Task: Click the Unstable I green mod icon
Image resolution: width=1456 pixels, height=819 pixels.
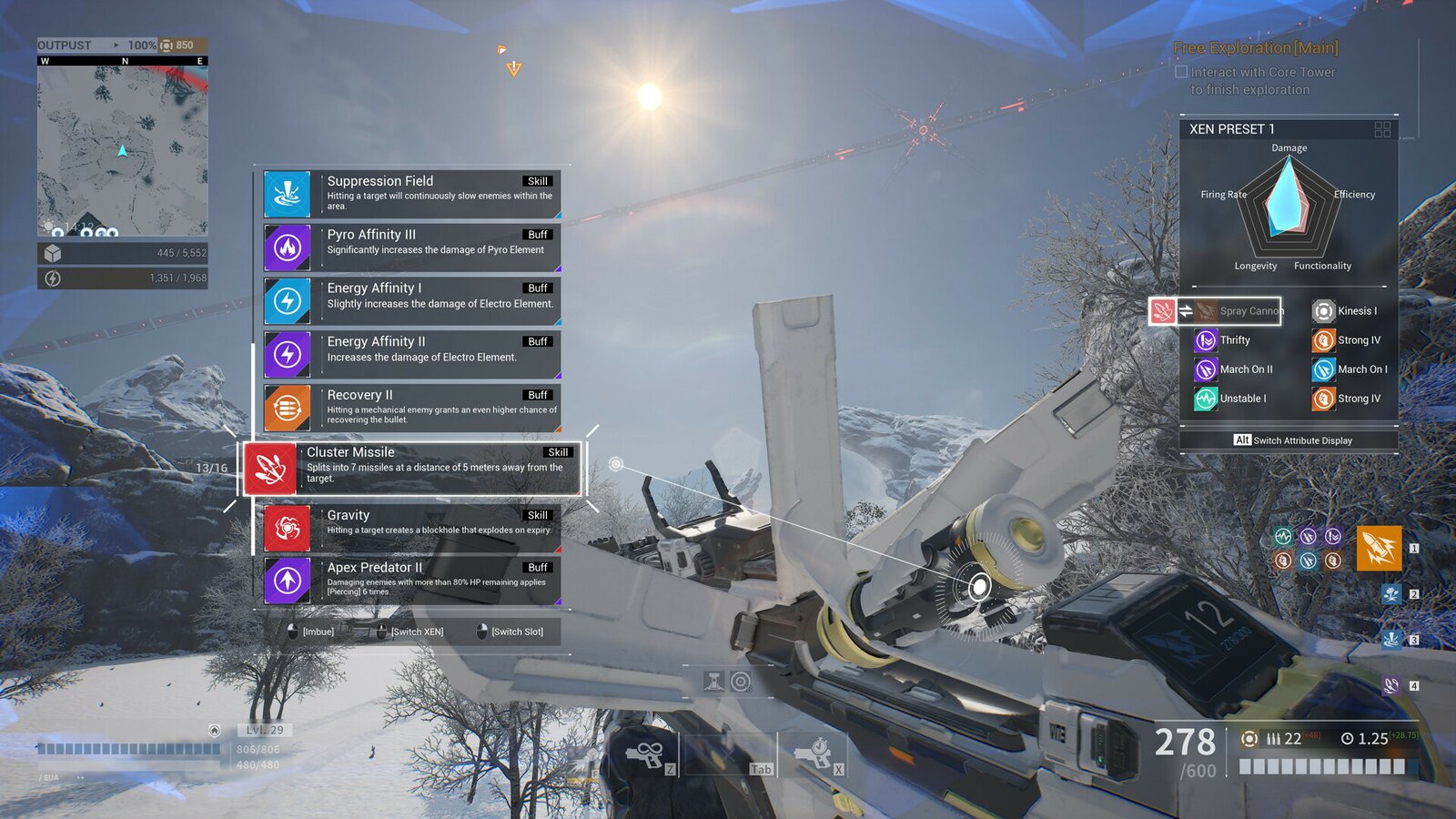Action: click(1208, 399)
